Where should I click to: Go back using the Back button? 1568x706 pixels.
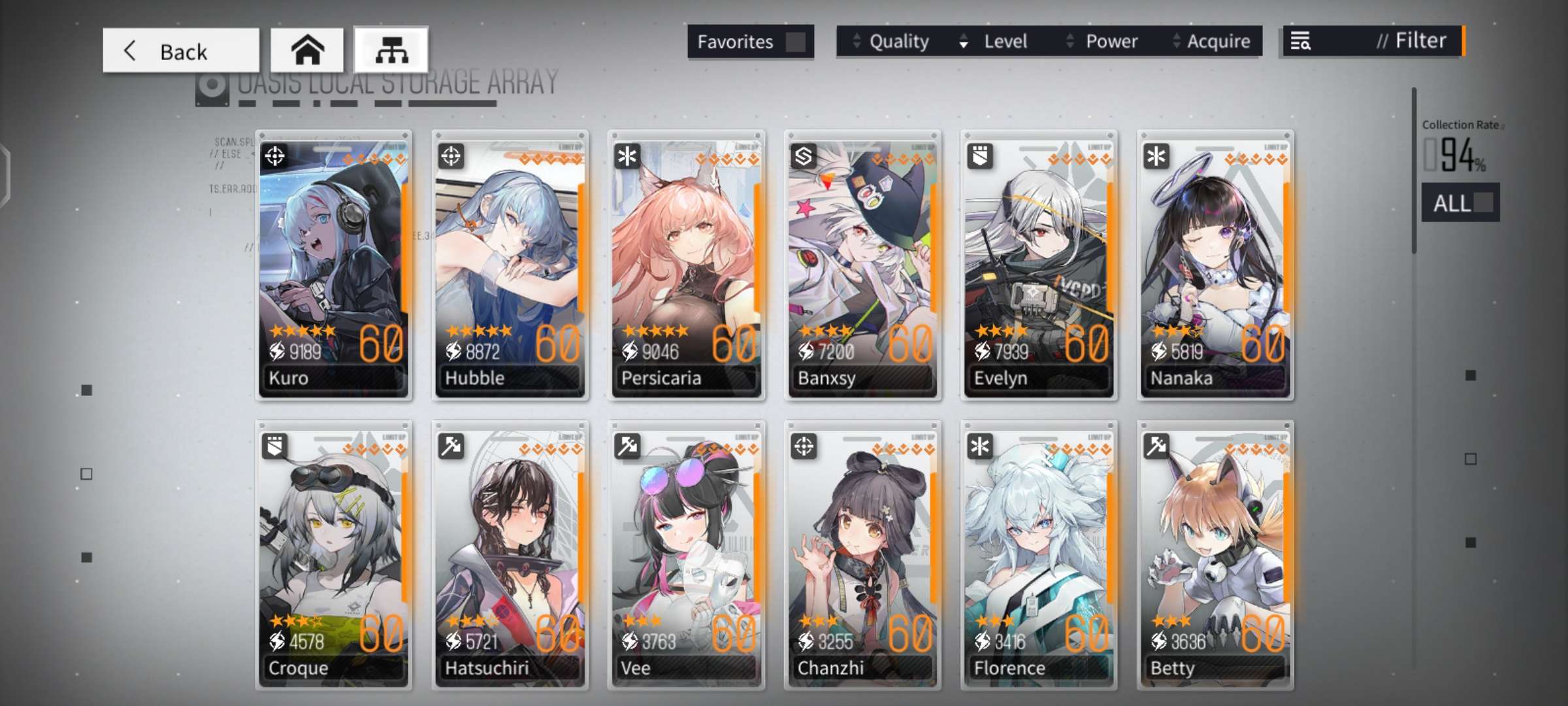tap(180, 50)
